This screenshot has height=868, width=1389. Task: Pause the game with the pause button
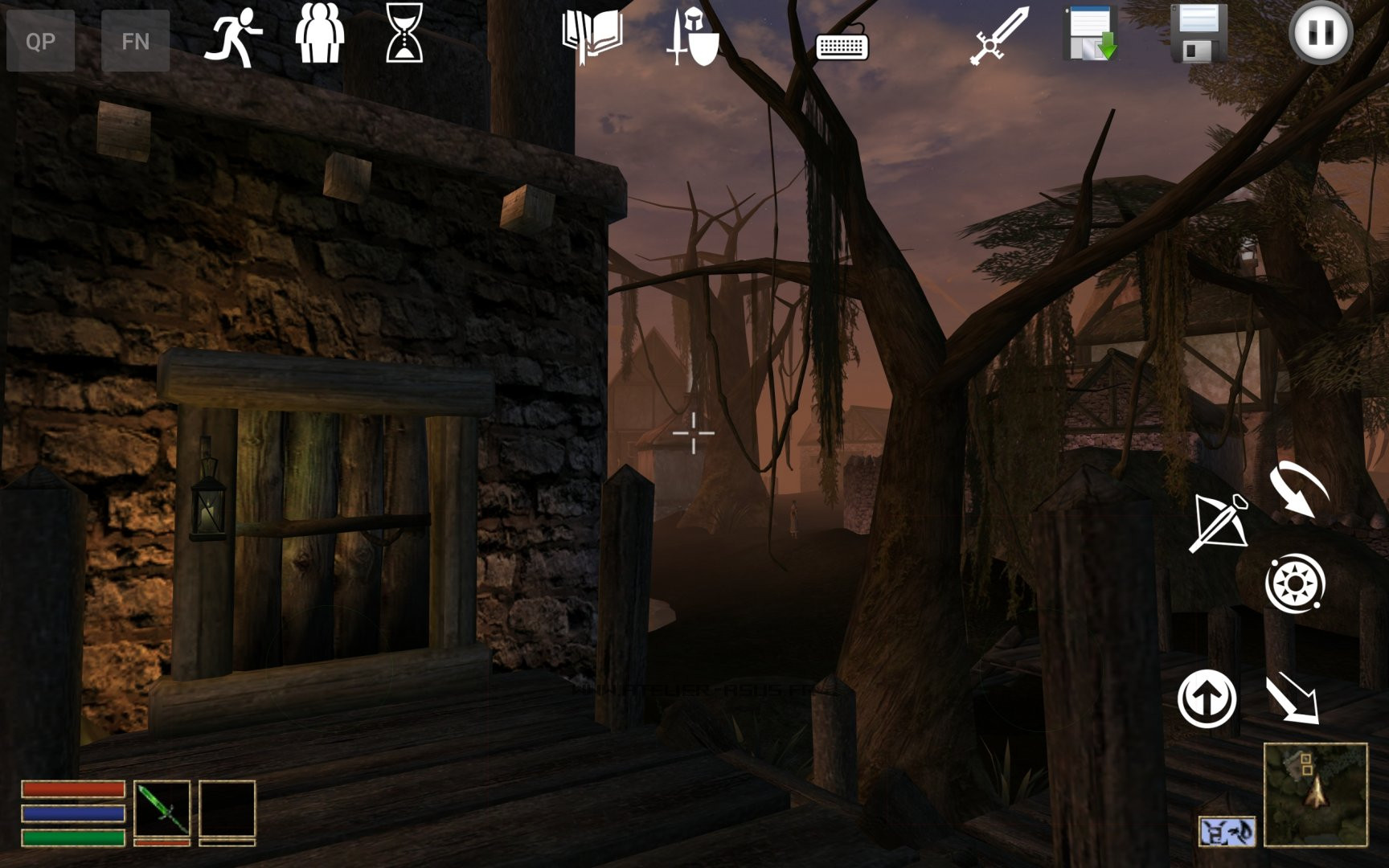point(1321,34)
